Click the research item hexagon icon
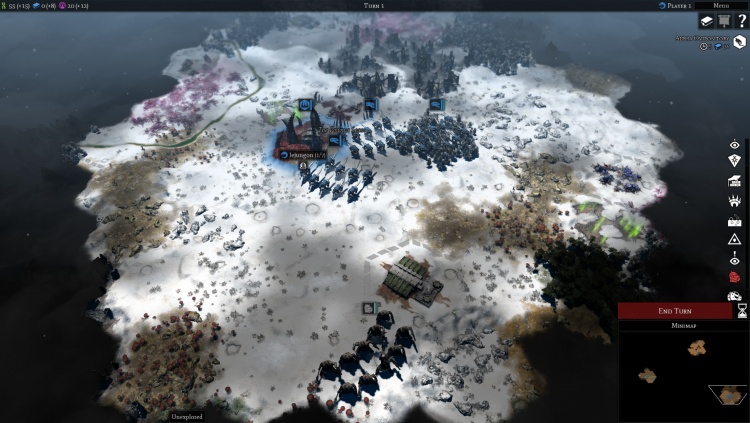The height and width of the screenshot is (423, 750). [x=739, y=42]
